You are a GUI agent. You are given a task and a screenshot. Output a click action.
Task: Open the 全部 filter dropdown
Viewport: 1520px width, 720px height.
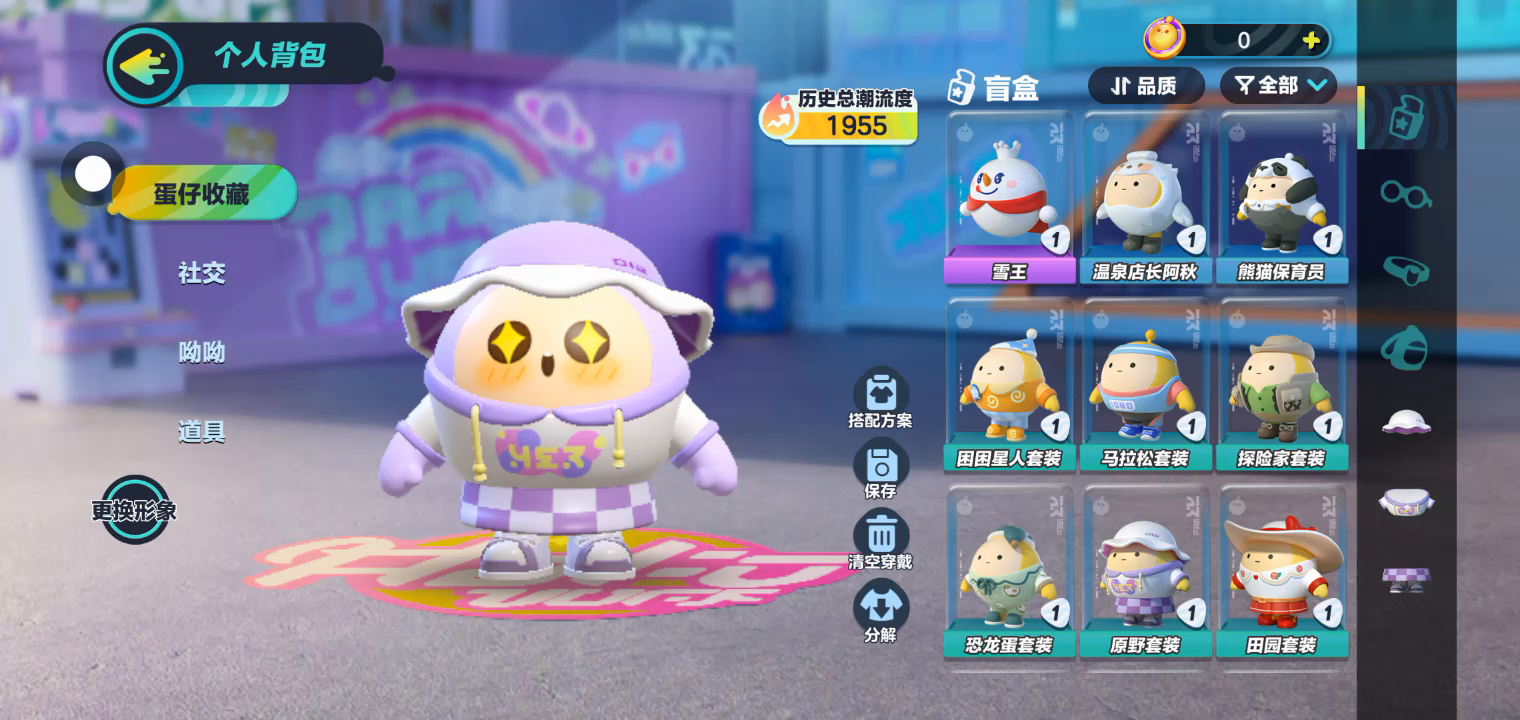pyautogui.click(x=1279, y=86)
